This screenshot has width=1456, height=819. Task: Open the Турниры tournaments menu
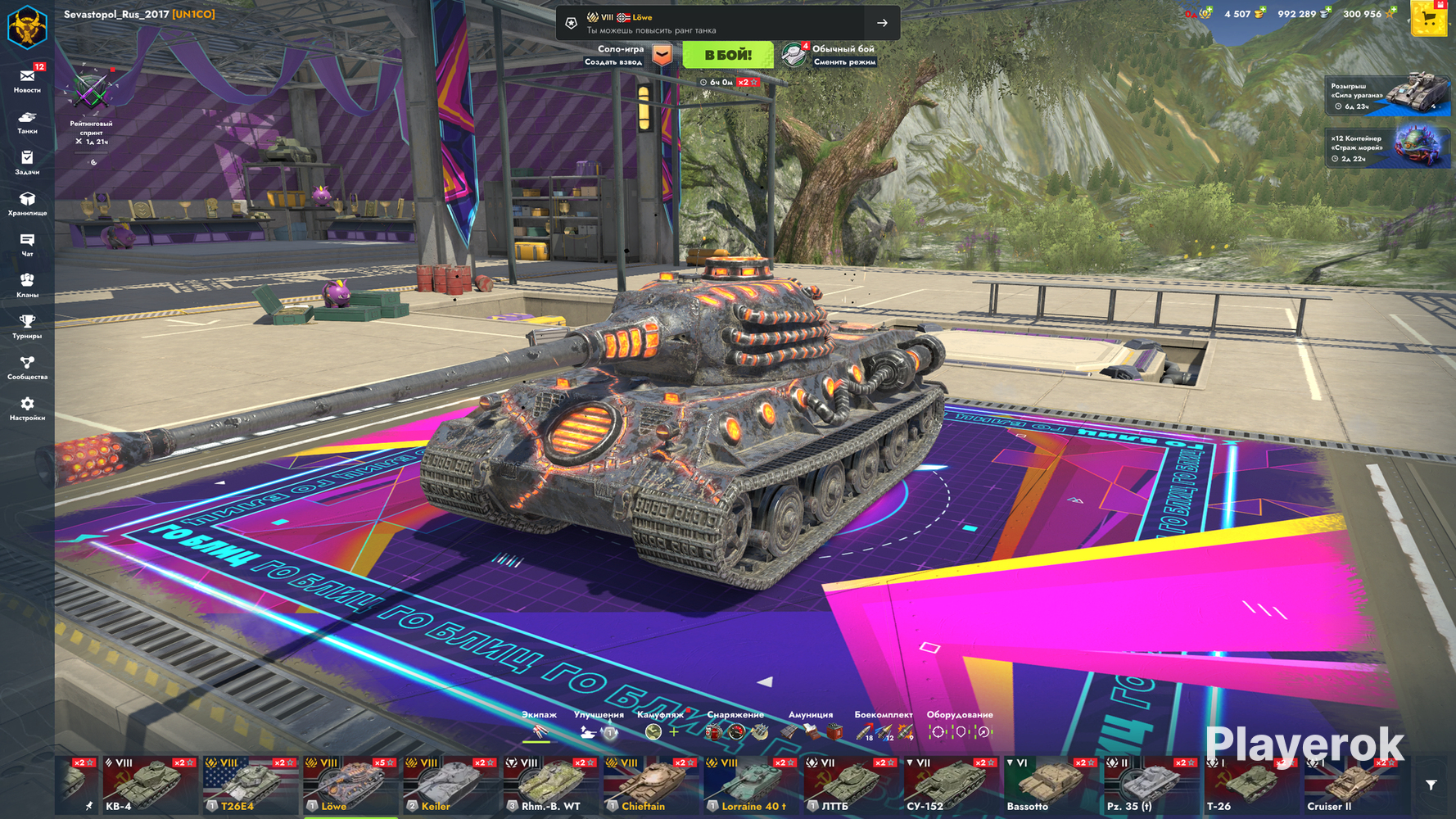(27, 325)
